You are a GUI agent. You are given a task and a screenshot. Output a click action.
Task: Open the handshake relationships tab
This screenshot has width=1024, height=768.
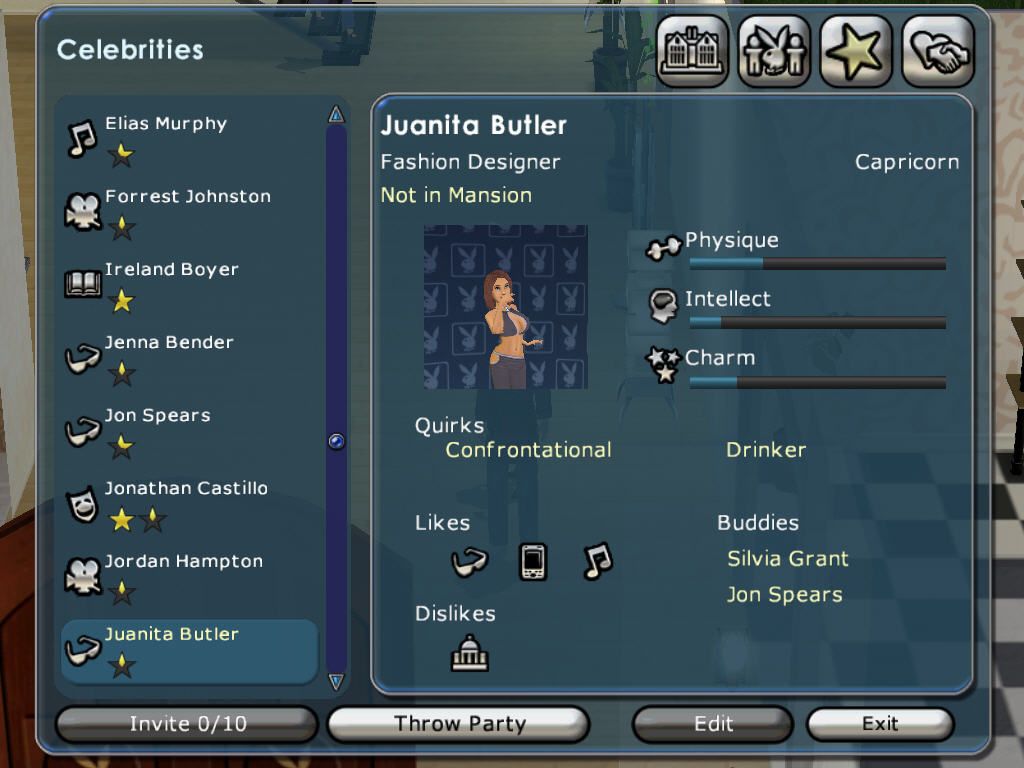938,52
